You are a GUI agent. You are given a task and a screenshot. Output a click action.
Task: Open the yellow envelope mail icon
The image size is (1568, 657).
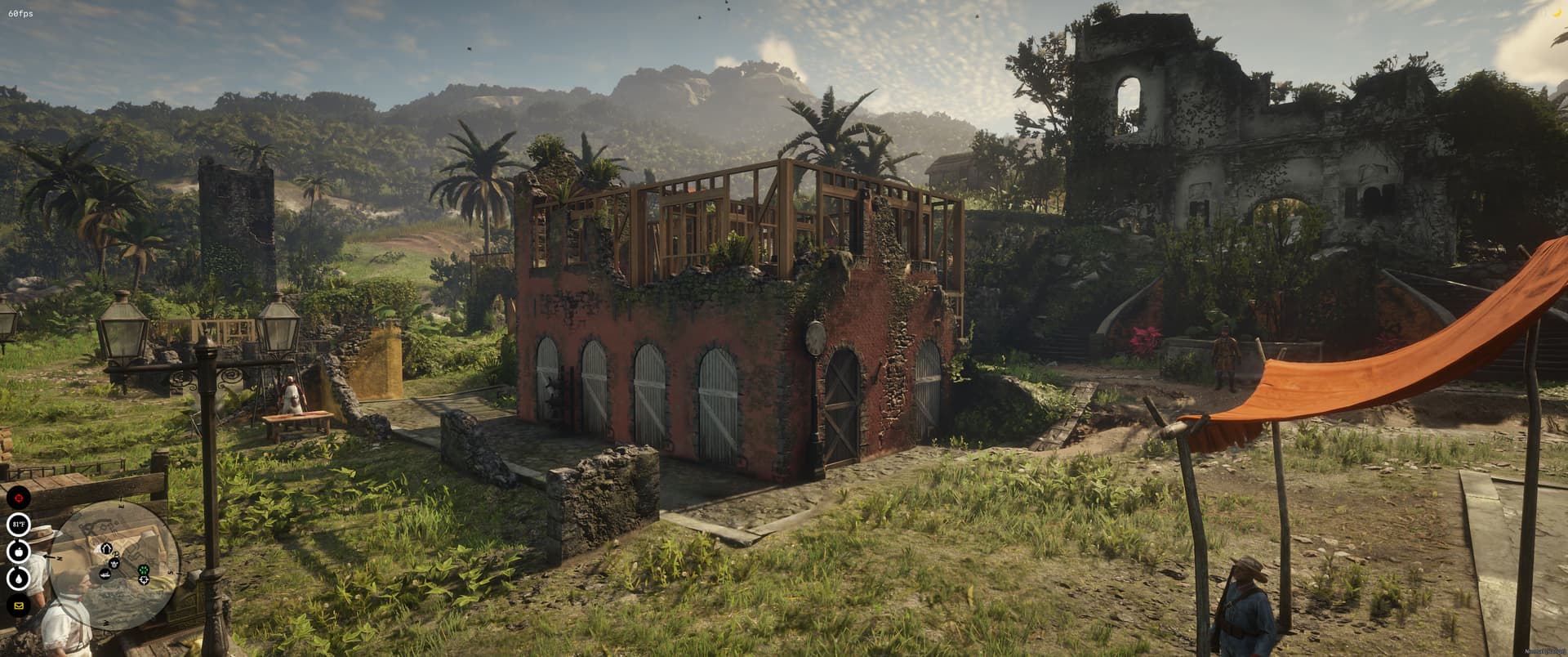(19, 606)
